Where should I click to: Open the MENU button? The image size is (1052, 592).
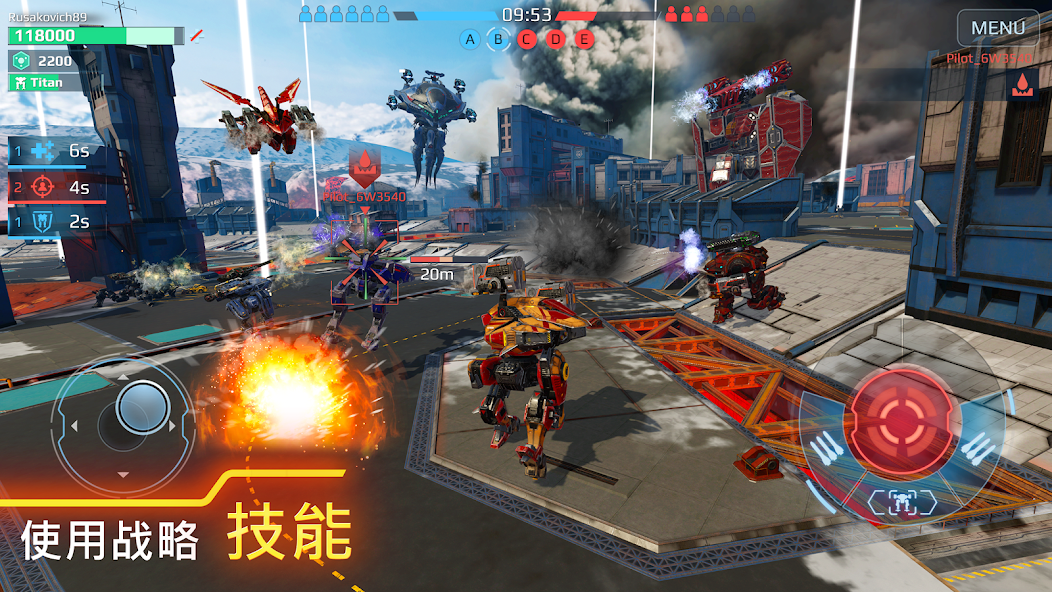(998, 28)
